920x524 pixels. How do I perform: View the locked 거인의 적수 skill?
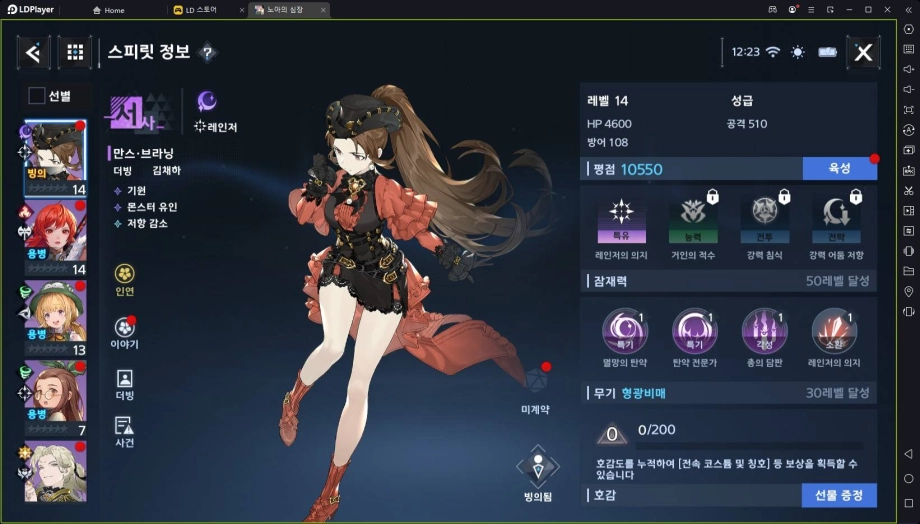(x=692, y=220)
